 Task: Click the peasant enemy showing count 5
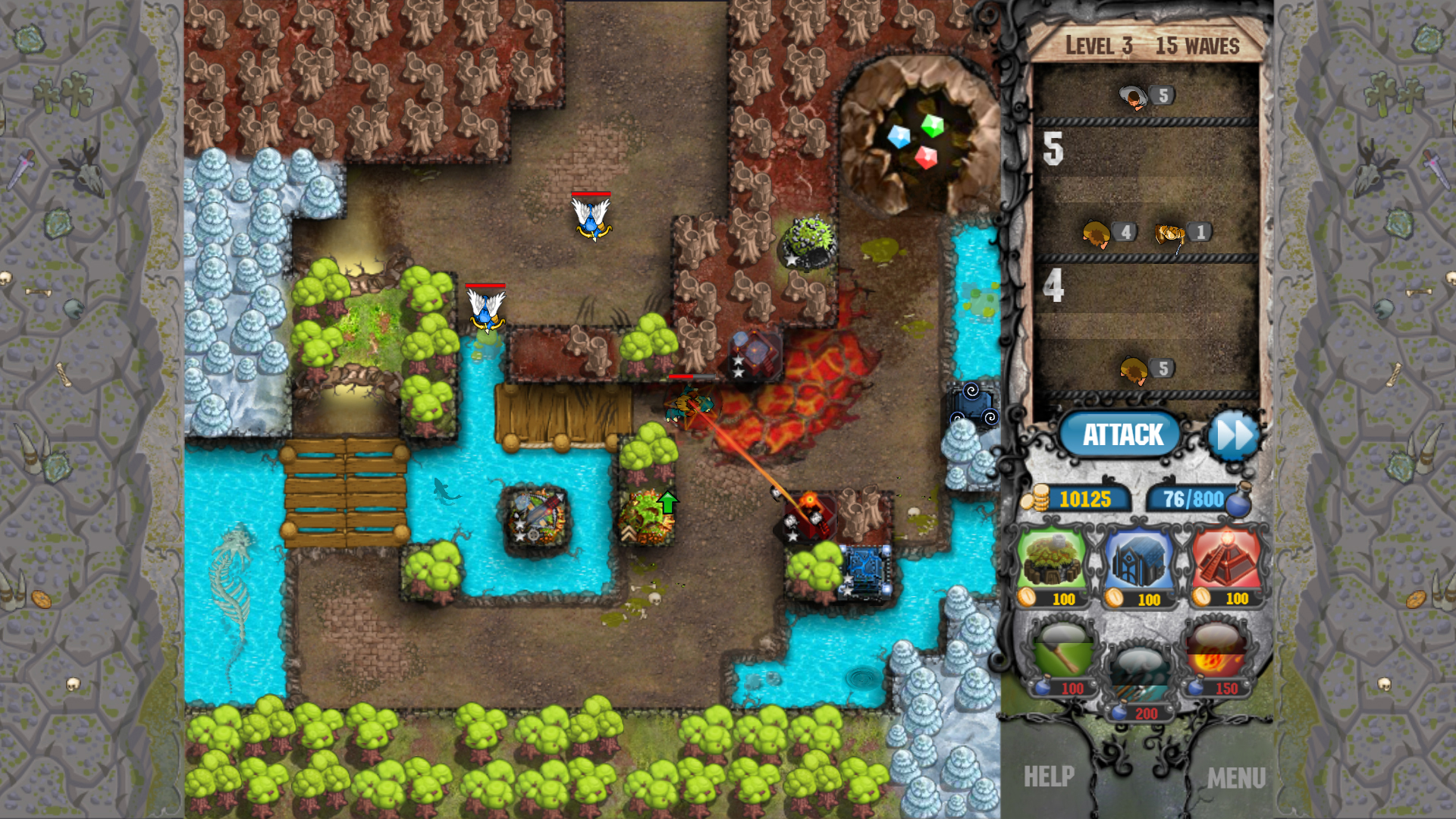pyautogui.click(x=1132, y=97)
